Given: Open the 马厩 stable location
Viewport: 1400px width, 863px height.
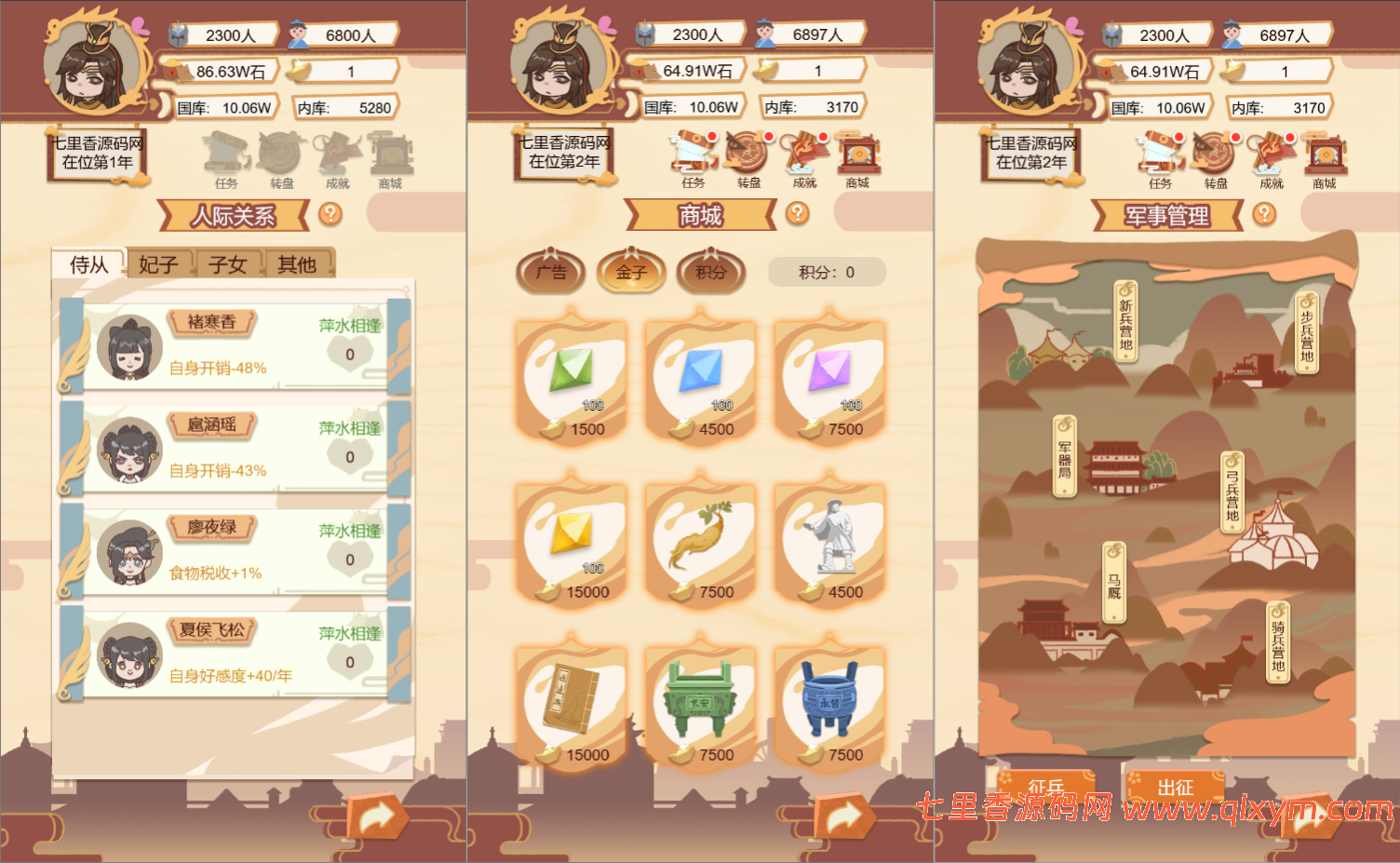Looking at the screenshot, I should click(x=1116, y=582).
